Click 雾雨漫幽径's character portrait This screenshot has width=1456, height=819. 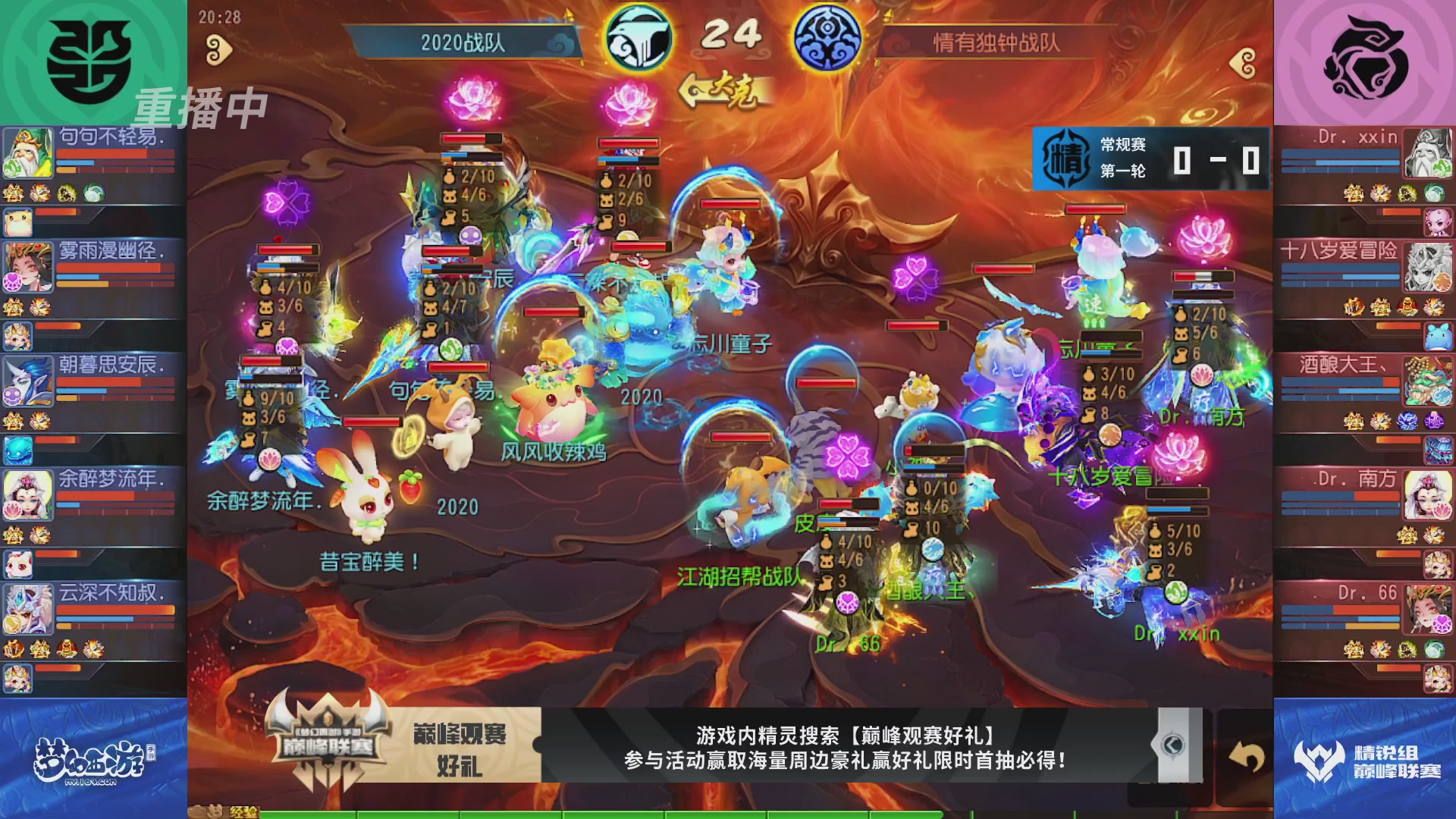(x=28, y=267)
